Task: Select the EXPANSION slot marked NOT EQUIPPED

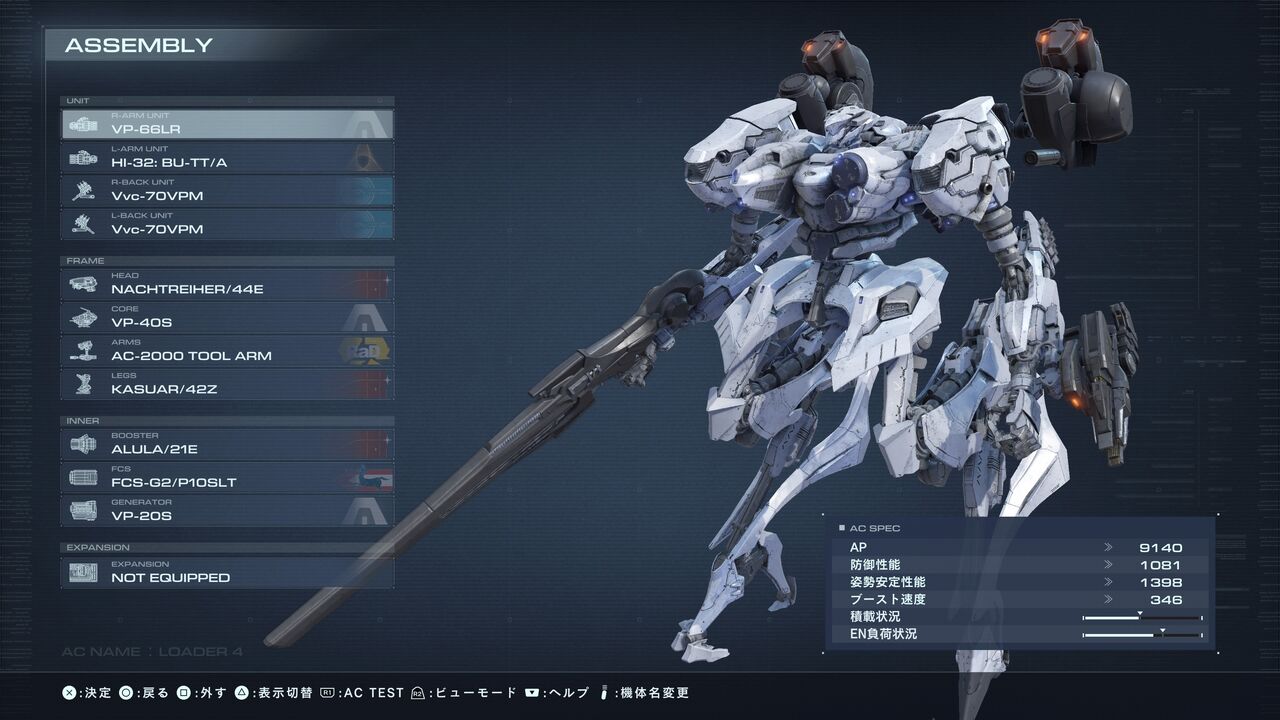Action: point(227,572)
